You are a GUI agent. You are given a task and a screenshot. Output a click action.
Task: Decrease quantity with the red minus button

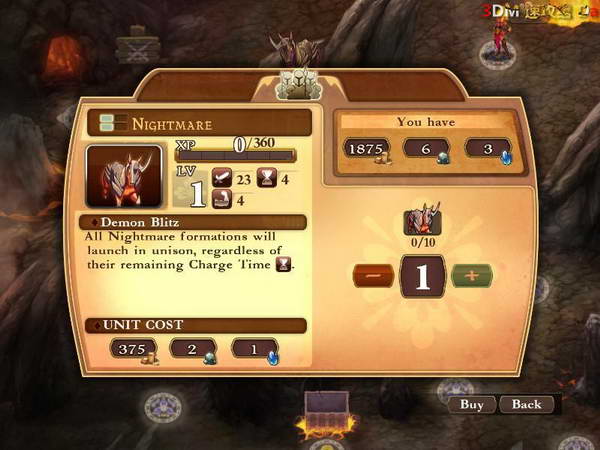coord(371,275)
